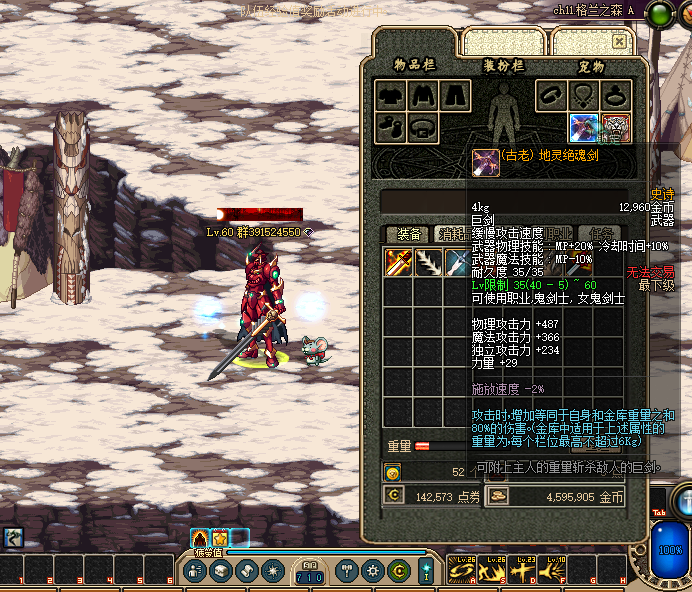Select the 物品栏 inventory tab
Image resolution: width=692 pixels, height=592 pixels.
[416, 66]
